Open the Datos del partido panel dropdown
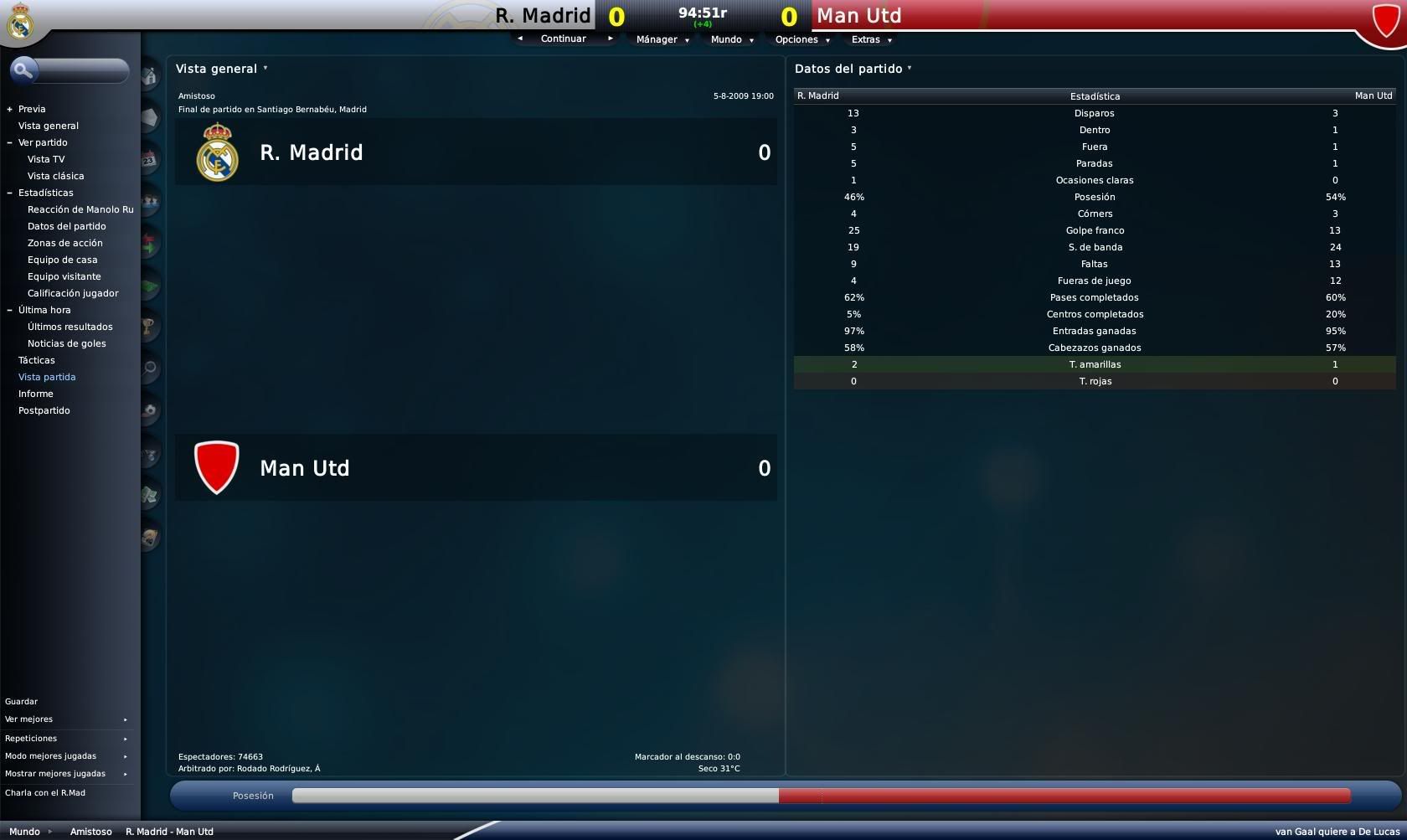The width and height of the screenshot is (1407, 840). (853, 69)
